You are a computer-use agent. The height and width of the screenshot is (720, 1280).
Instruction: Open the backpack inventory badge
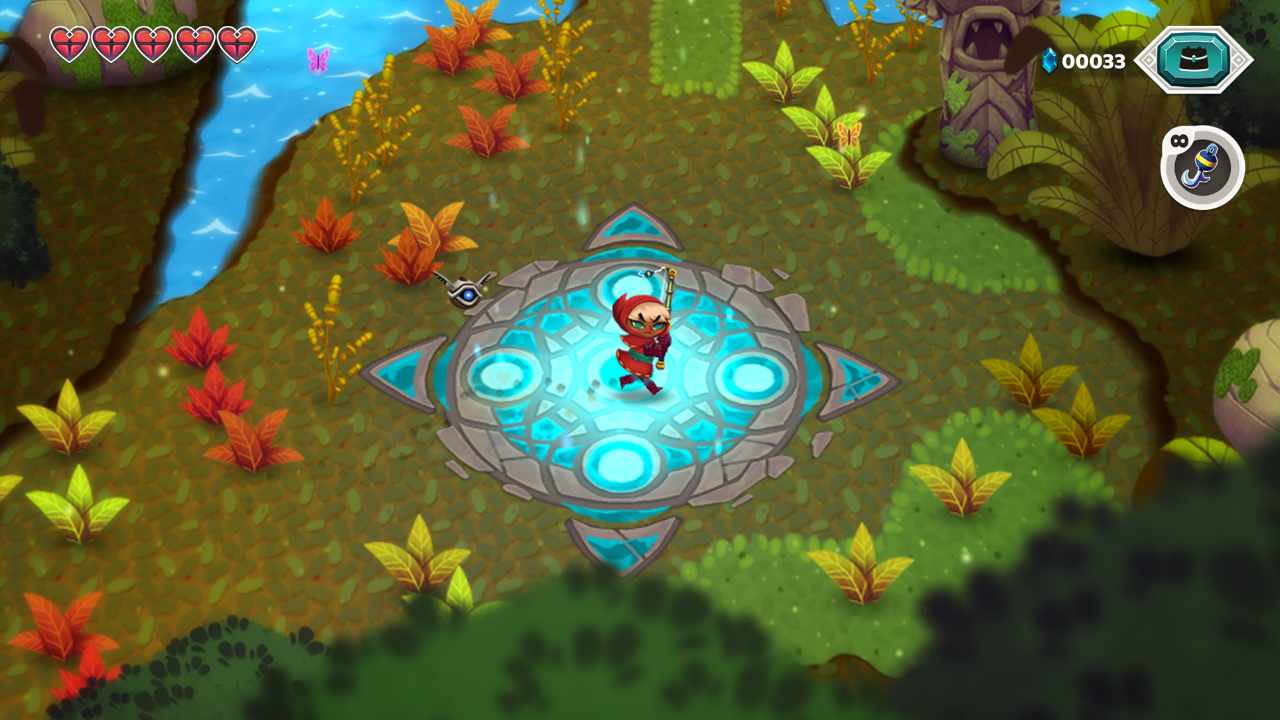[x=1196, y=60]
